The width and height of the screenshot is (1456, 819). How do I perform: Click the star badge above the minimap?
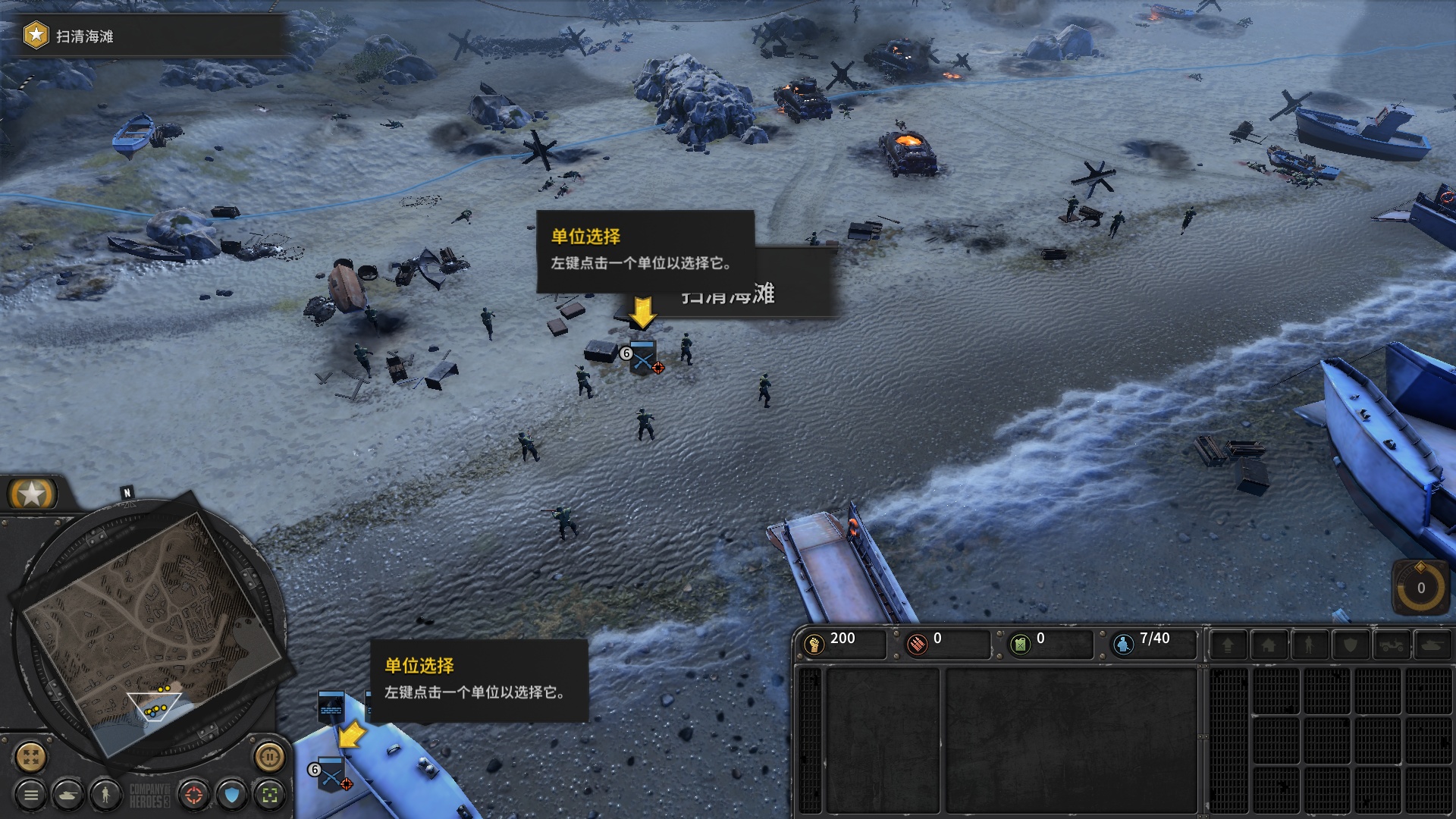pos(32,494)
